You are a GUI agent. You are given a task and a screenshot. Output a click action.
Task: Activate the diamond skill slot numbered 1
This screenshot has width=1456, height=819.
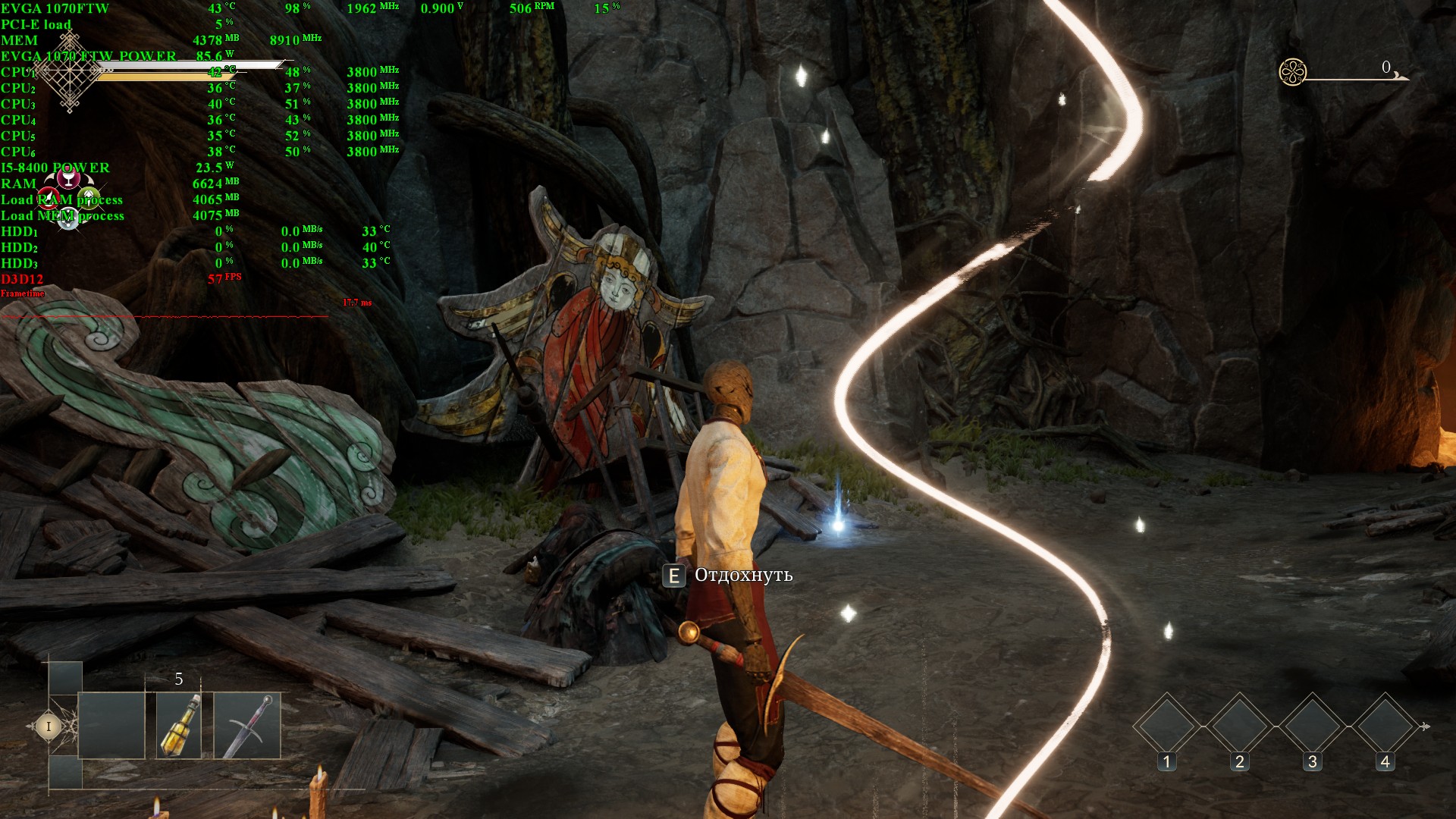pos(1166,726)
